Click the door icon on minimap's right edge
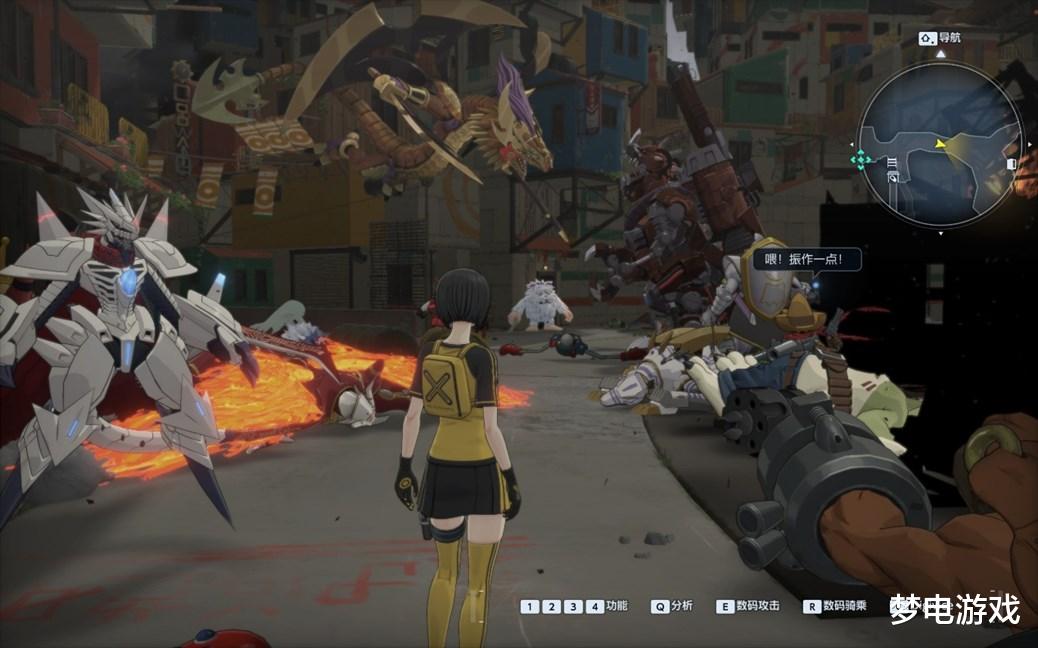The height and width of the screenshot is (648, 1038). pyautogui.click(x=1011, y=163)
